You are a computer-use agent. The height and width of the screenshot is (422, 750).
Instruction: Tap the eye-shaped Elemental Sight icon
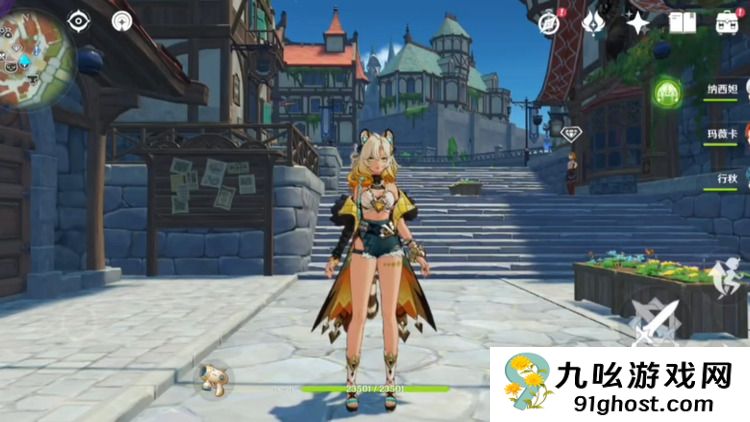click(79, 20)
